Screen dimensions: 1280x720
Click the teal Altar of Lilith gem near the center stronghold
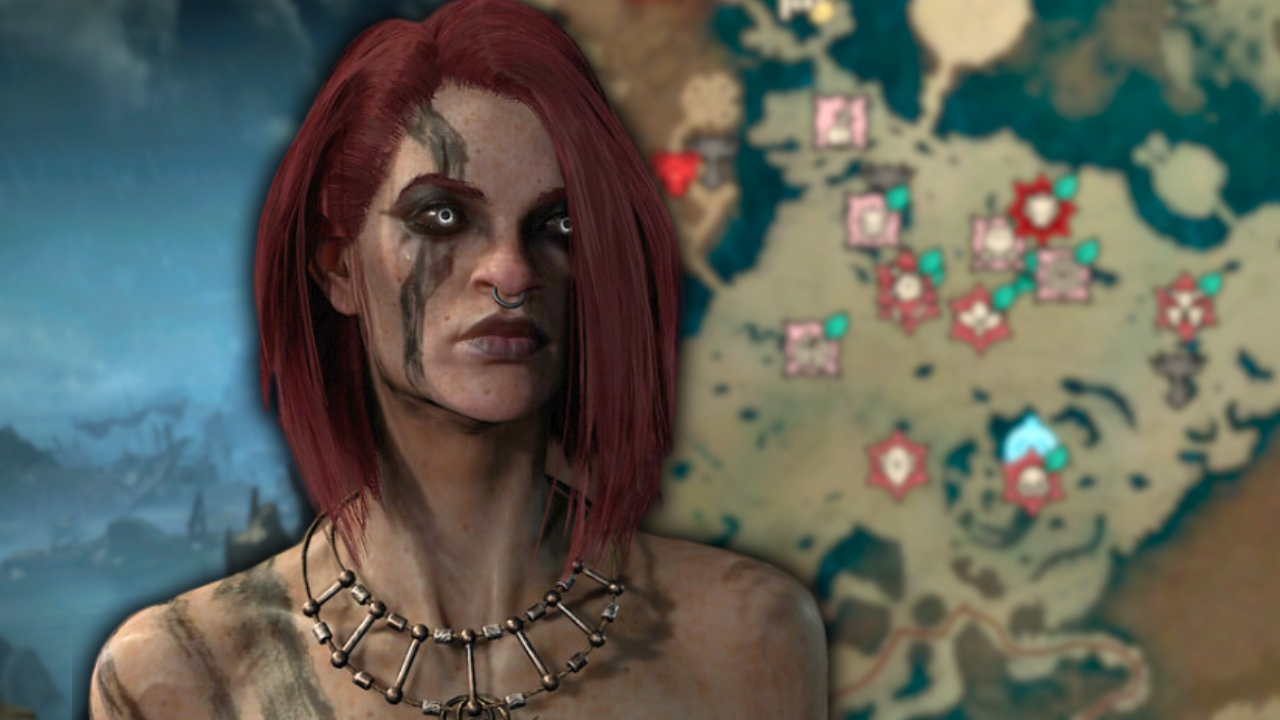pyautogui.click(x=1065, y=185)
